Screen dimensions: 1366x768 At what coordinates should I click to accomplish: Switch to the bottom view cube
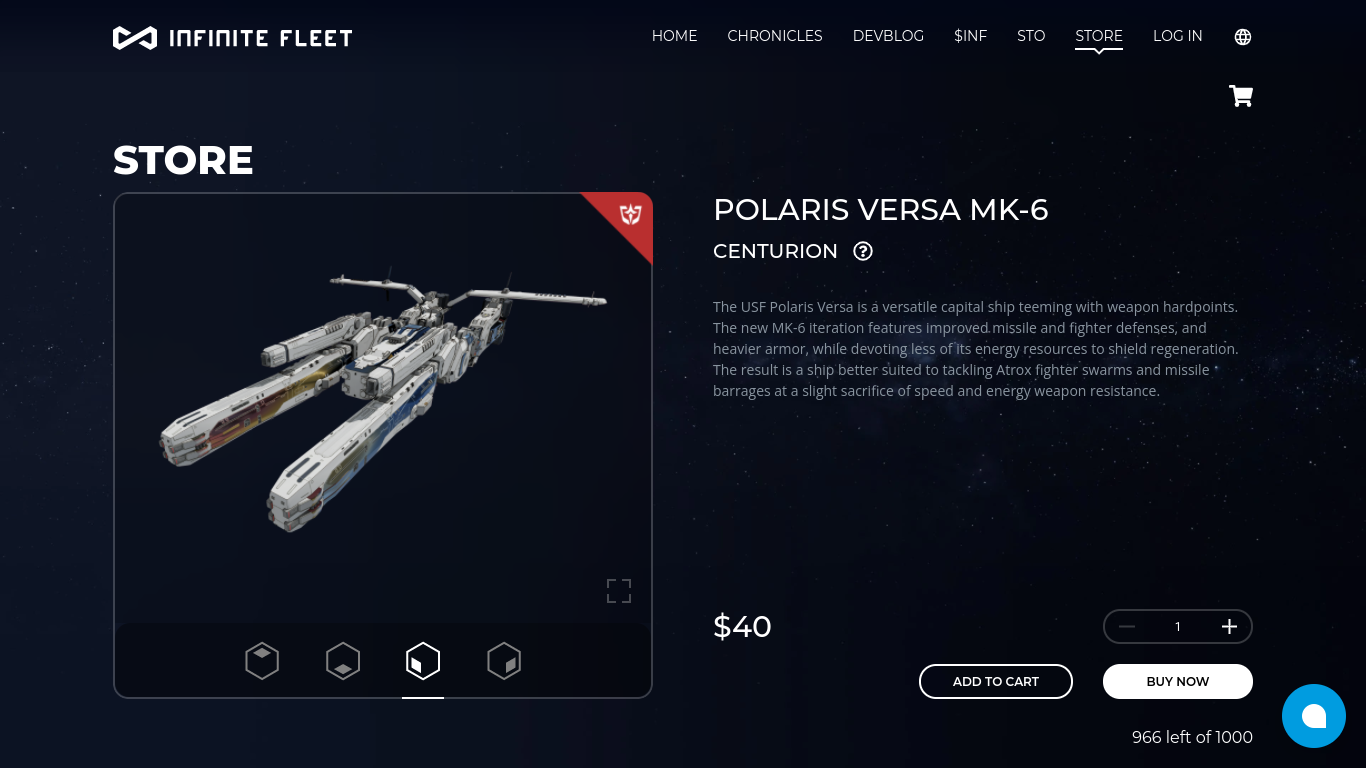[343, 661]
